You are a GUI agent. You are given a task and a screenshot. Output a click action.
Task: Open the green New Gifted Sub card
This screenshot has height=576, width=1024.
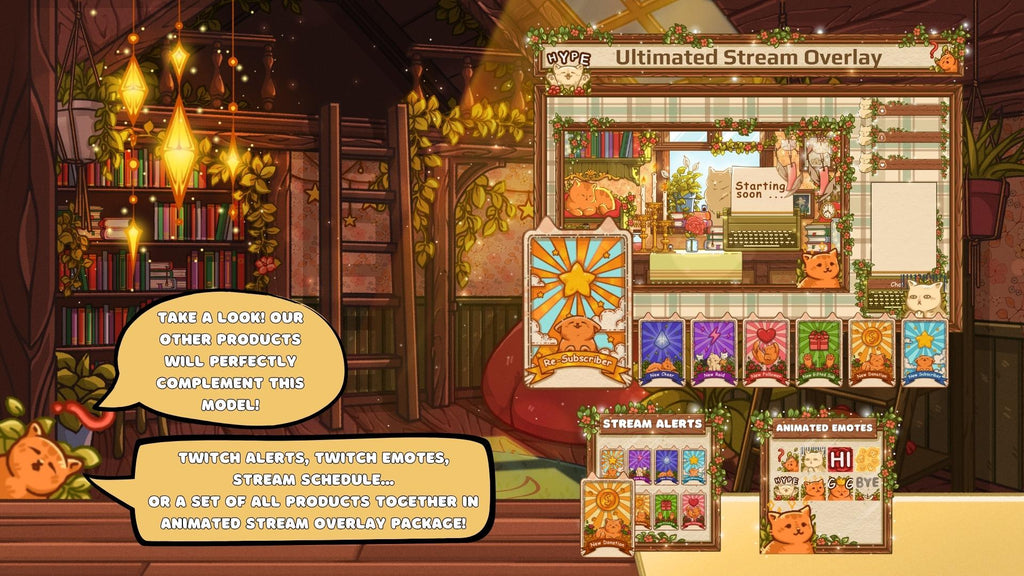pos(819,351)
